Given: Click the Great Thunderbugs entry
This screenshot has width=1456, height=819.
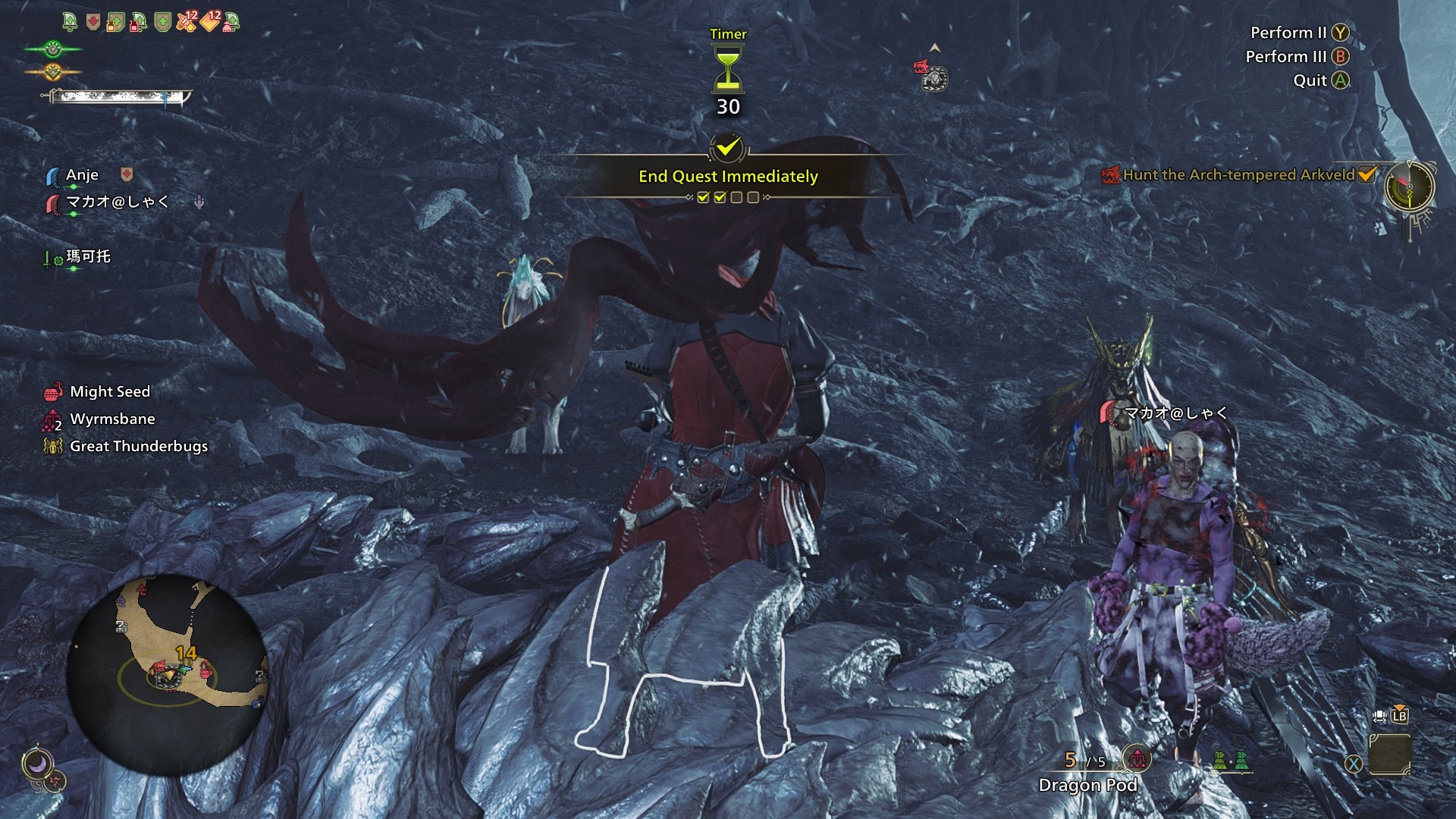Looking at the screenshot, I should pyautogui.click(x=138, y=447).
